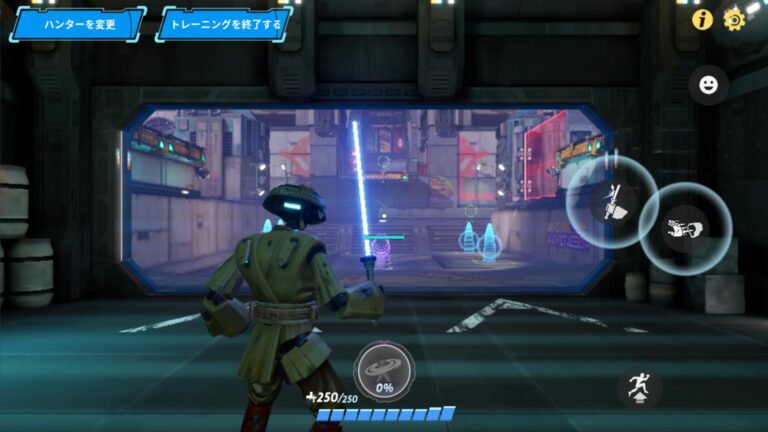
Task: Open the yellow info icon
Action: 702,19
